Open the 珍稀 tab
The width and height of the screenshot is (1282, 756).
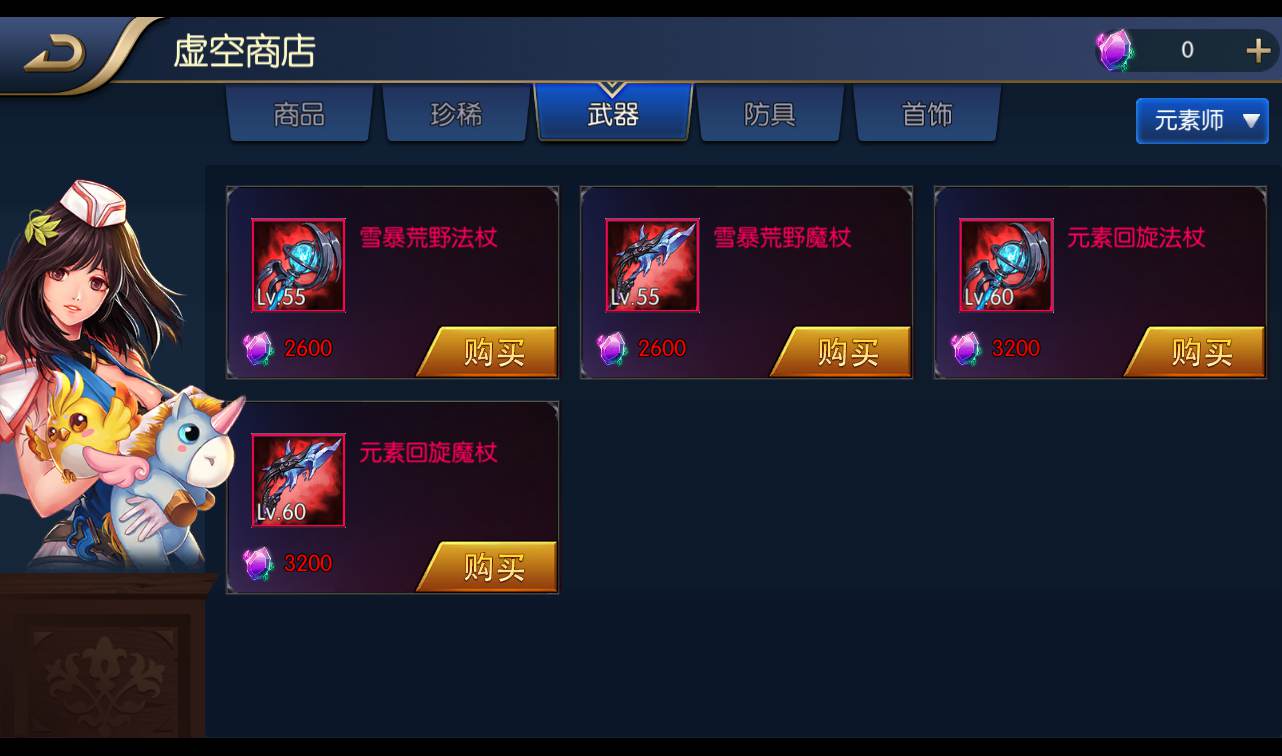(456, 114)
